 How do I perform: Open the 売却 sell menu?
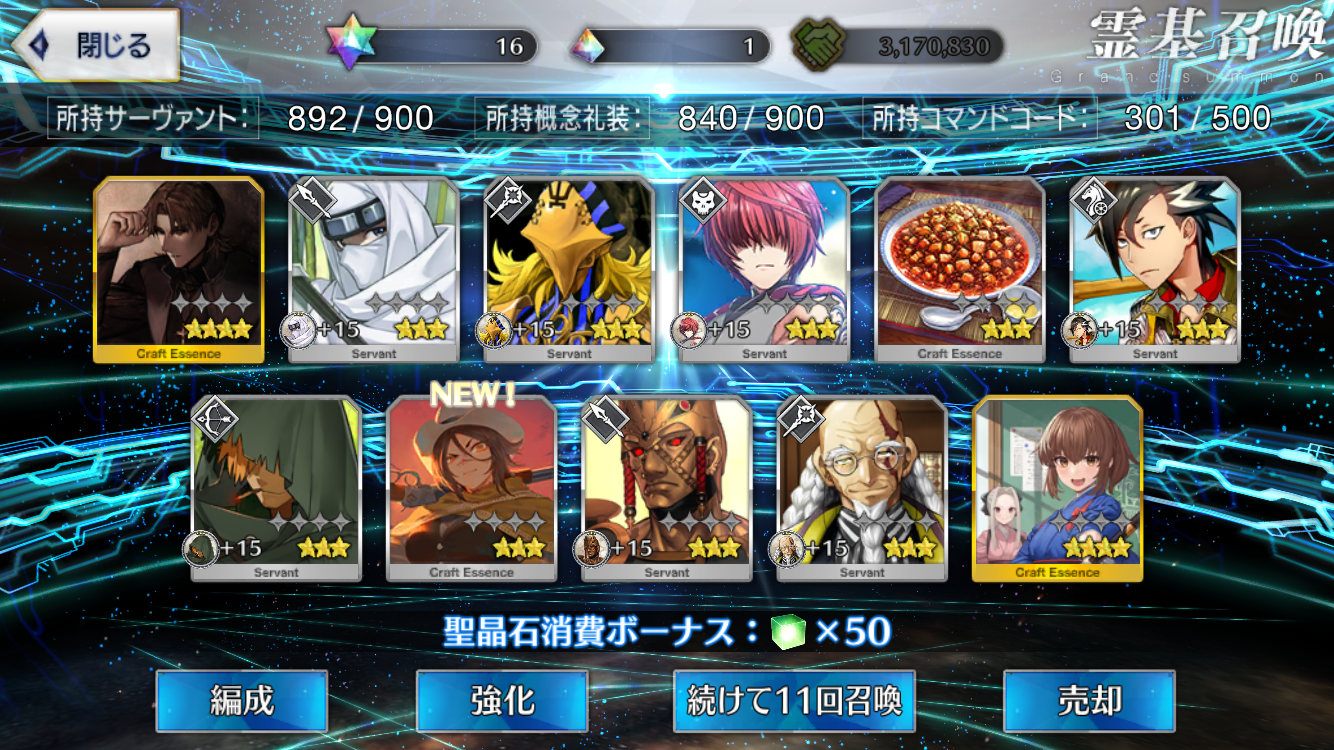pyautogui.click(x=1089, y=701)
